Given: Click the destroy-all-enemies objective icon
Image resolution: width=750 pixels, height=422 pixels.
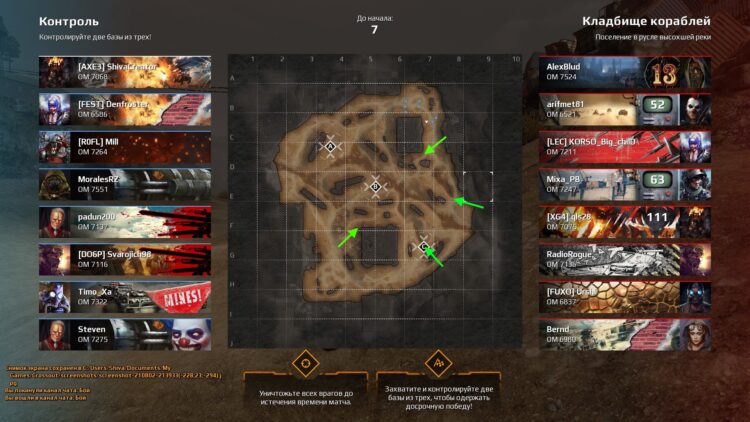Looking at the screenshot, I should click(305, 362).
